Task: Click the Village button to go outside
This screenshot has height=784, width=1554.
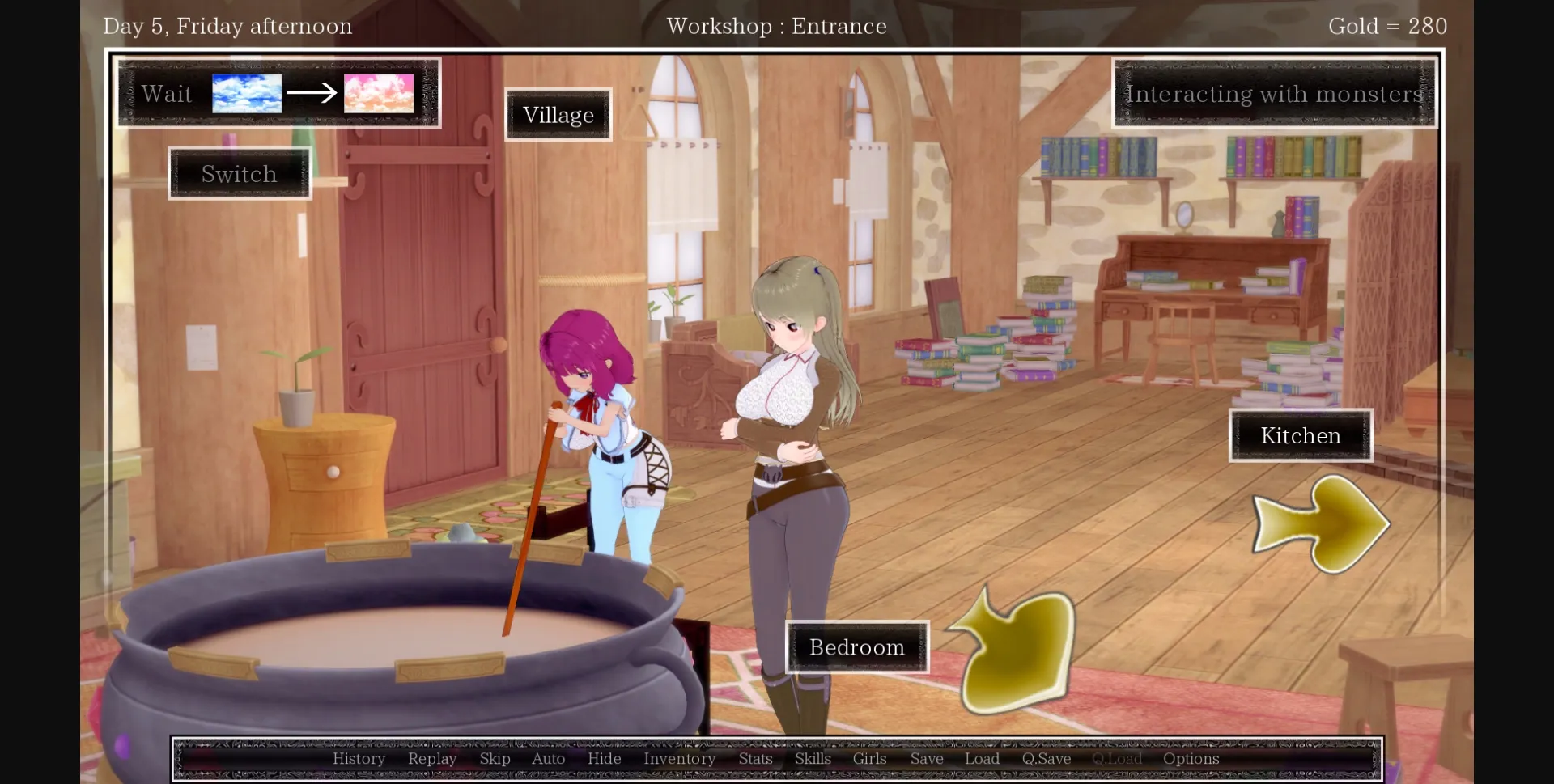Action: pyautogui.click(x=558, y=114)
